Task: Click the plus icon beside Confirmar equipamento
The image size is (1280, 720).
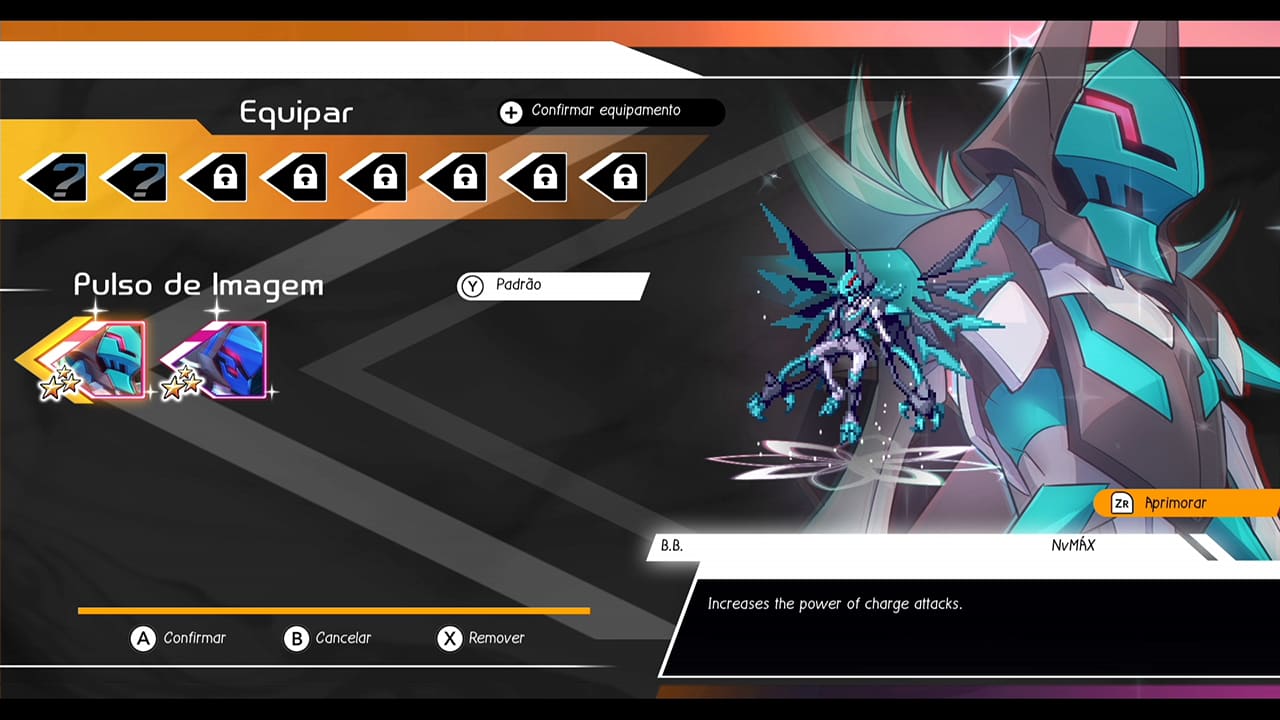Action: tap(512, 112)
